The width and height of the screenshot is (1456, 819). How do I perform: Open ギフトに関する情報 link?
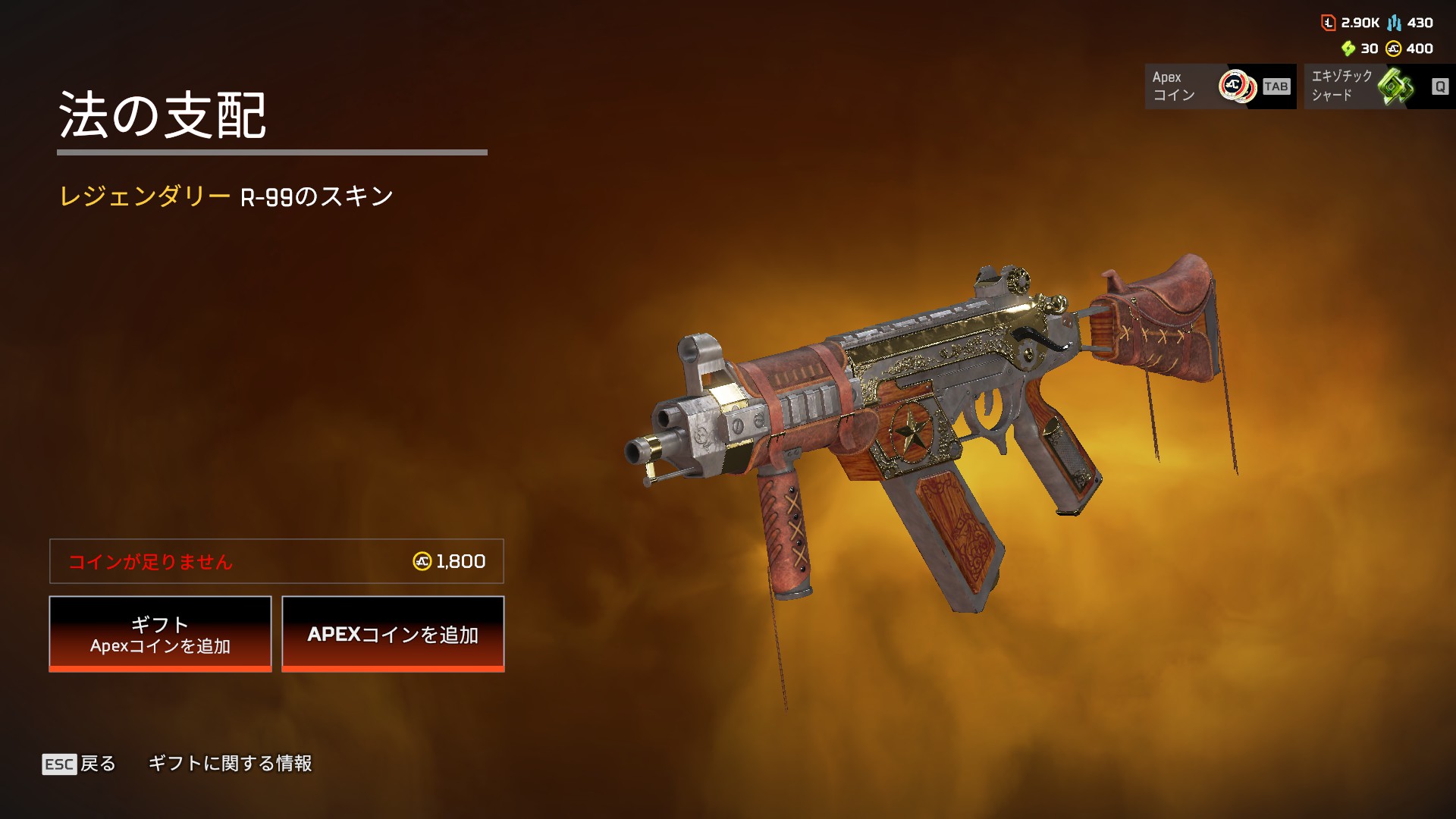tap(230, 764)
